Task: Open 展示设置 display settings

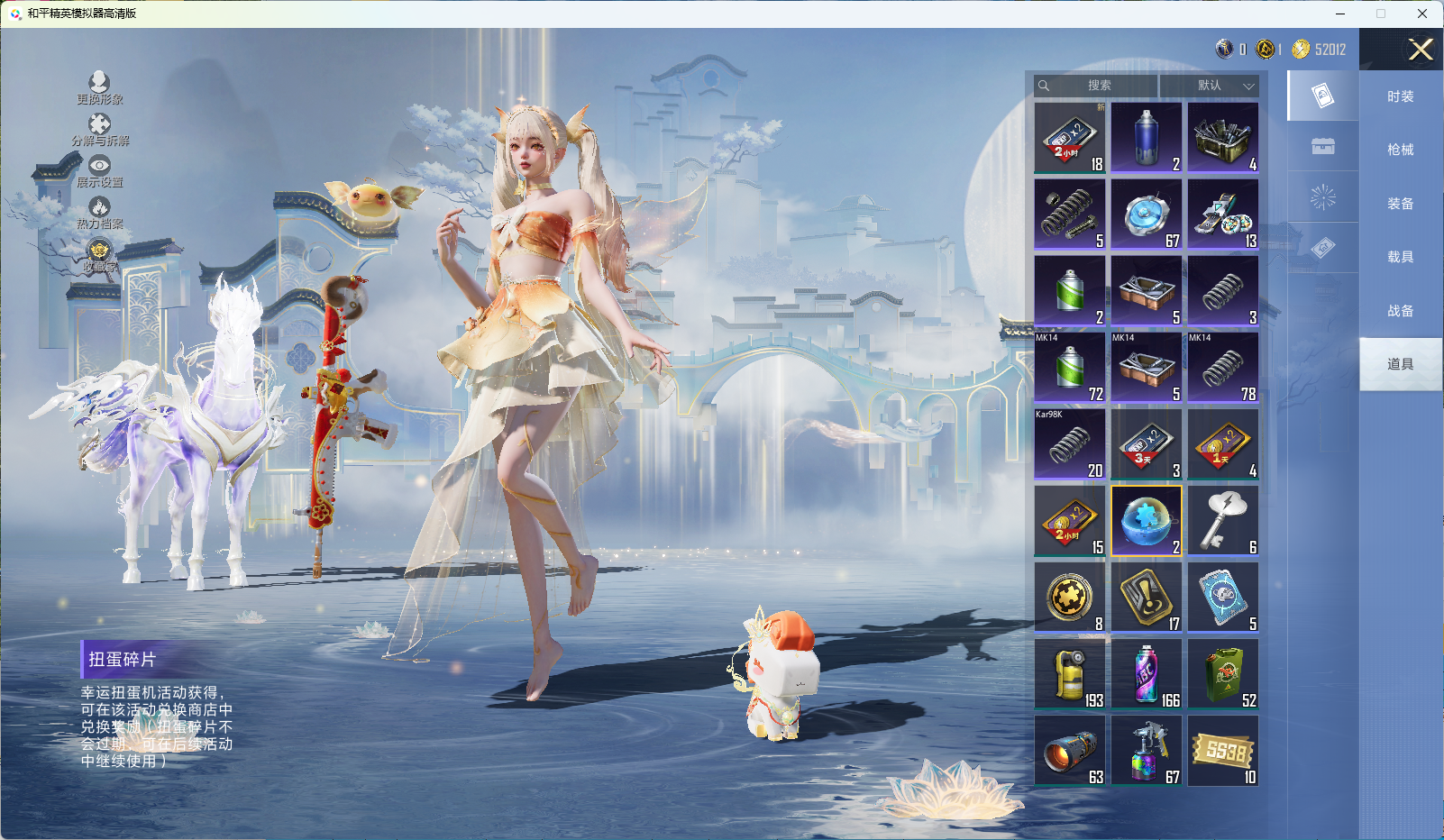Action: (x=99, y=170)
